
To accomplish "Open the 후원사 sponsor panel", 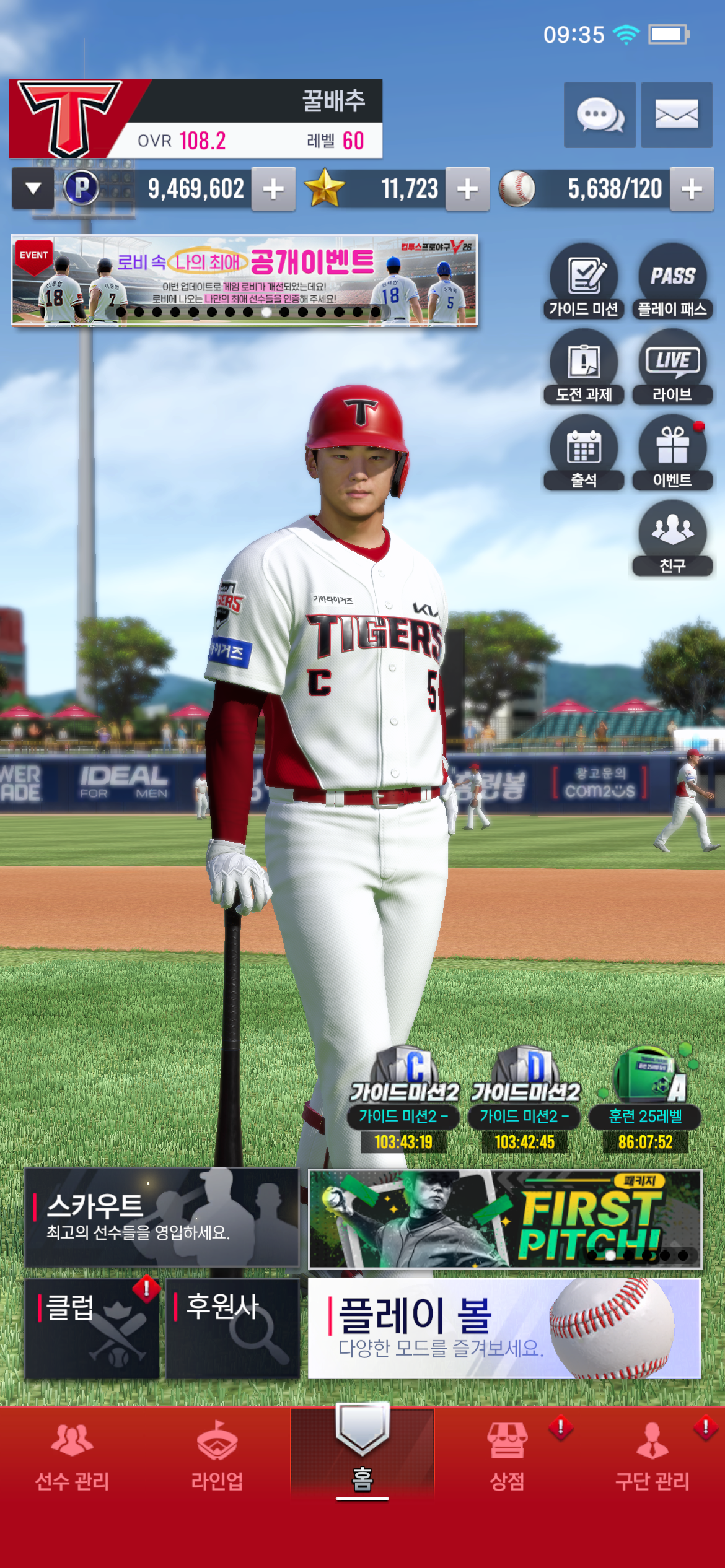I will 232,1328.
